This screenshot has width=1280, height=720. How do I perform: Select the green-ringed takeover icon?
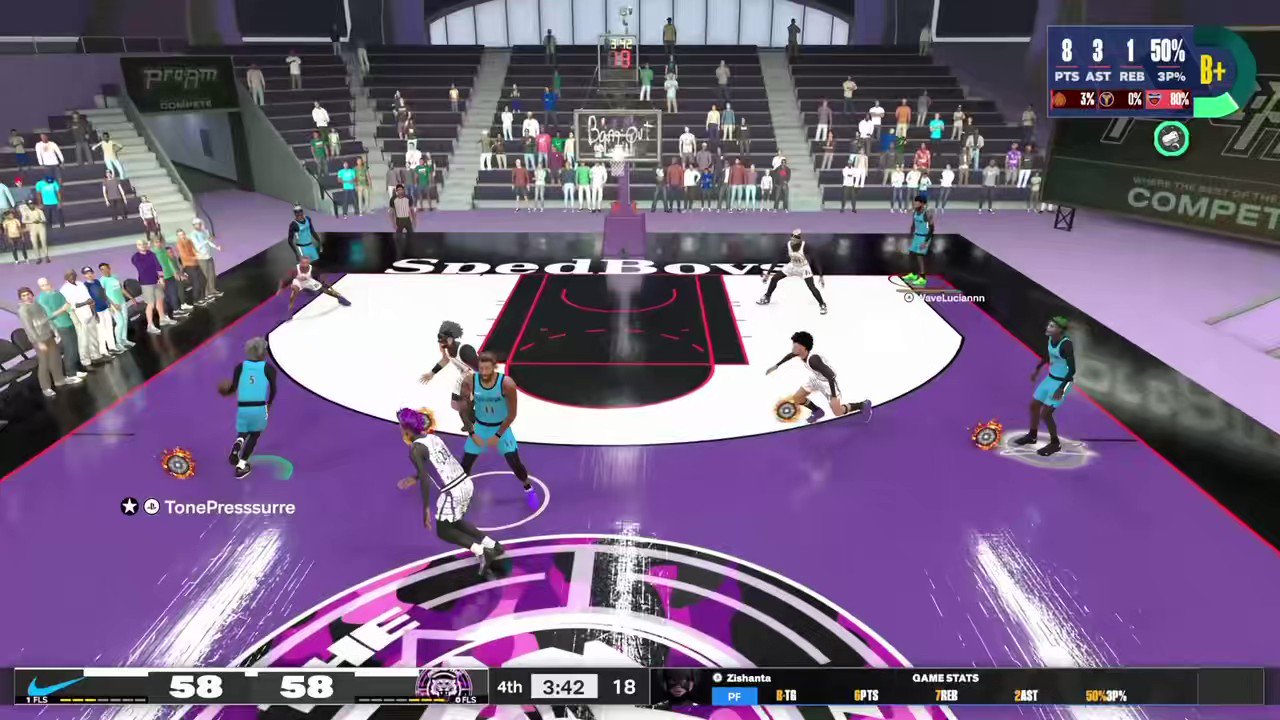click(x=1171, y=139)
